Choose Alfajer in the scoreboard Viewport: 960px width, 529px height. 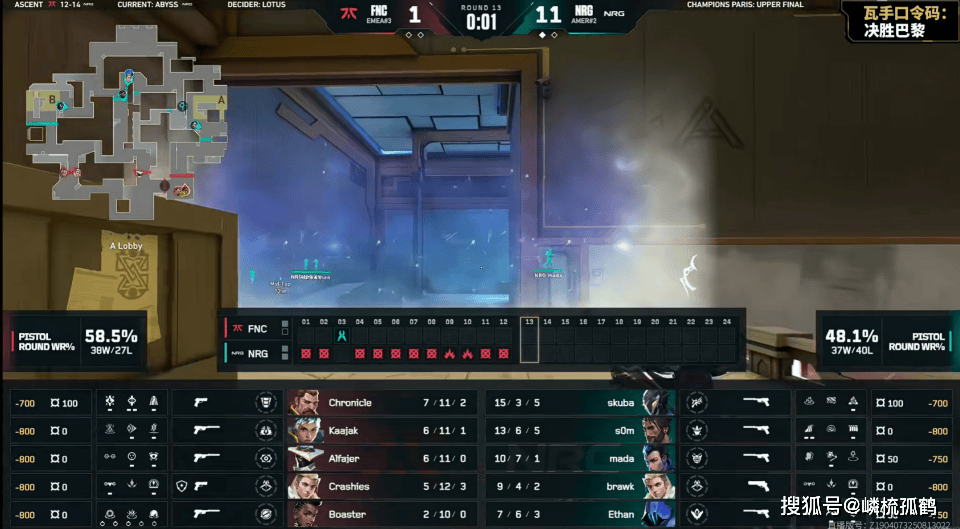[380, 459]
